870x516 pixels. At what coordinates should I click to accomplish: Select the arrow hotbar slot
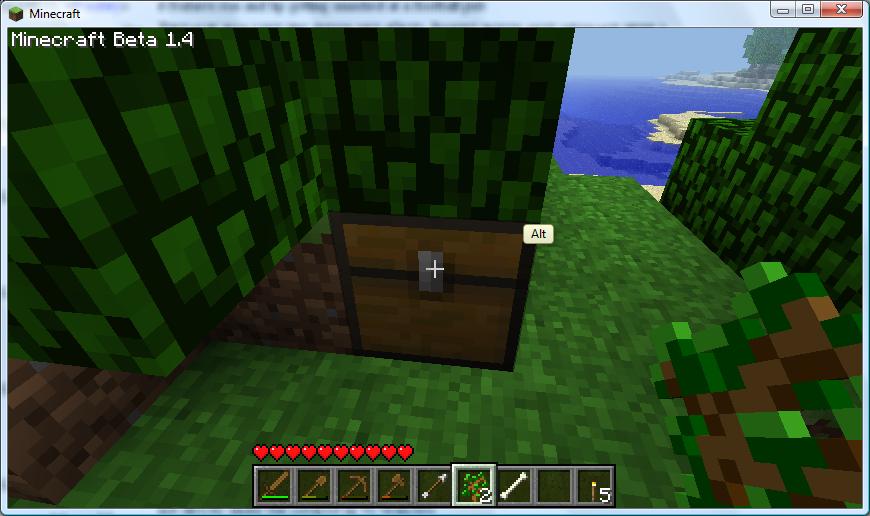point(434,485)
